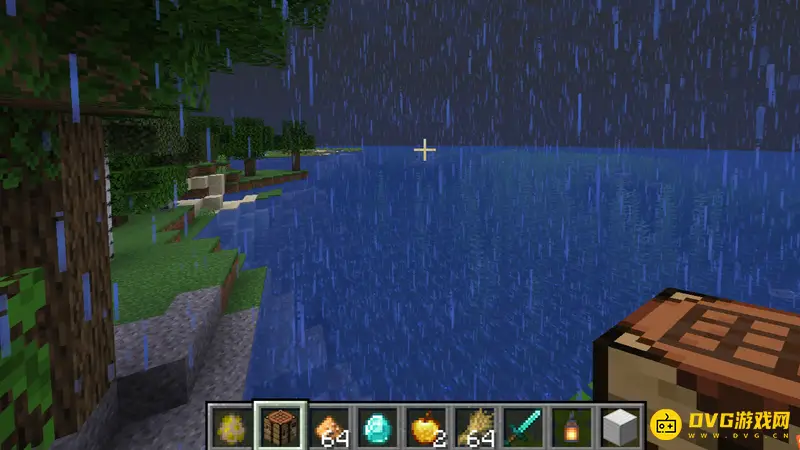Select the spawn egg hotbar slot
The image size is (800, 450).
230,427
